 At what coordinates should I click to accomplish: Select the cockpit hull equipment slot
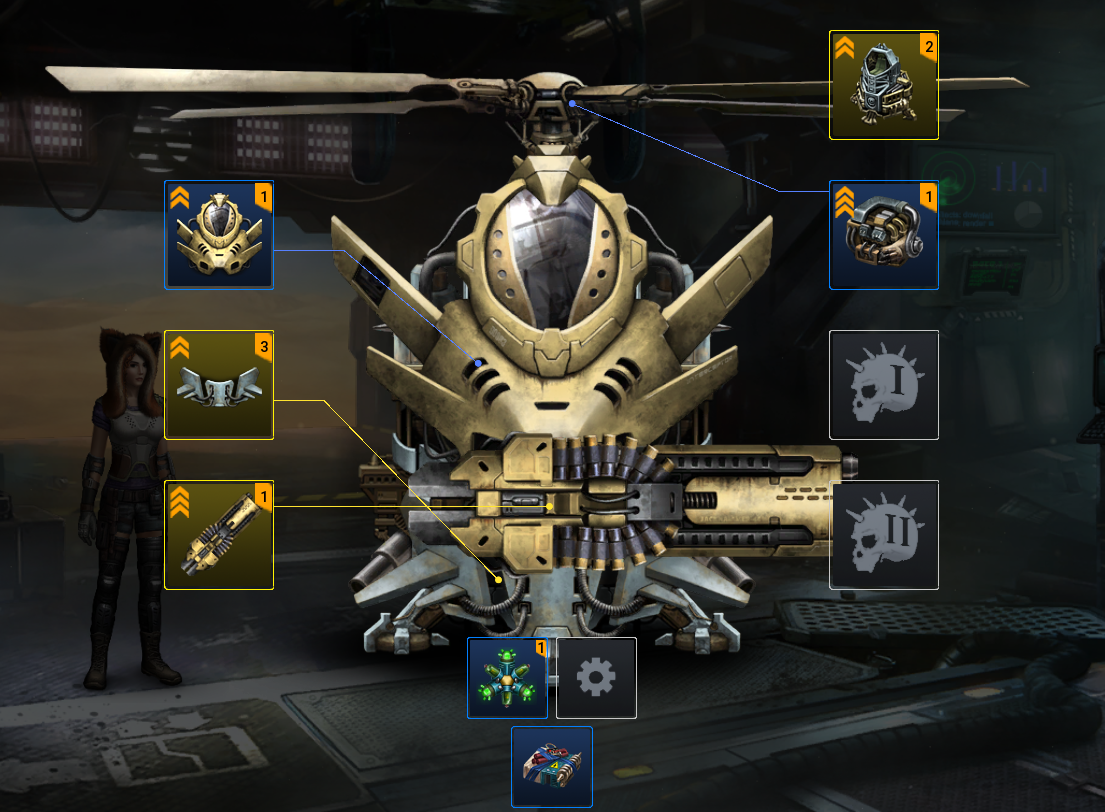point(219,235)
